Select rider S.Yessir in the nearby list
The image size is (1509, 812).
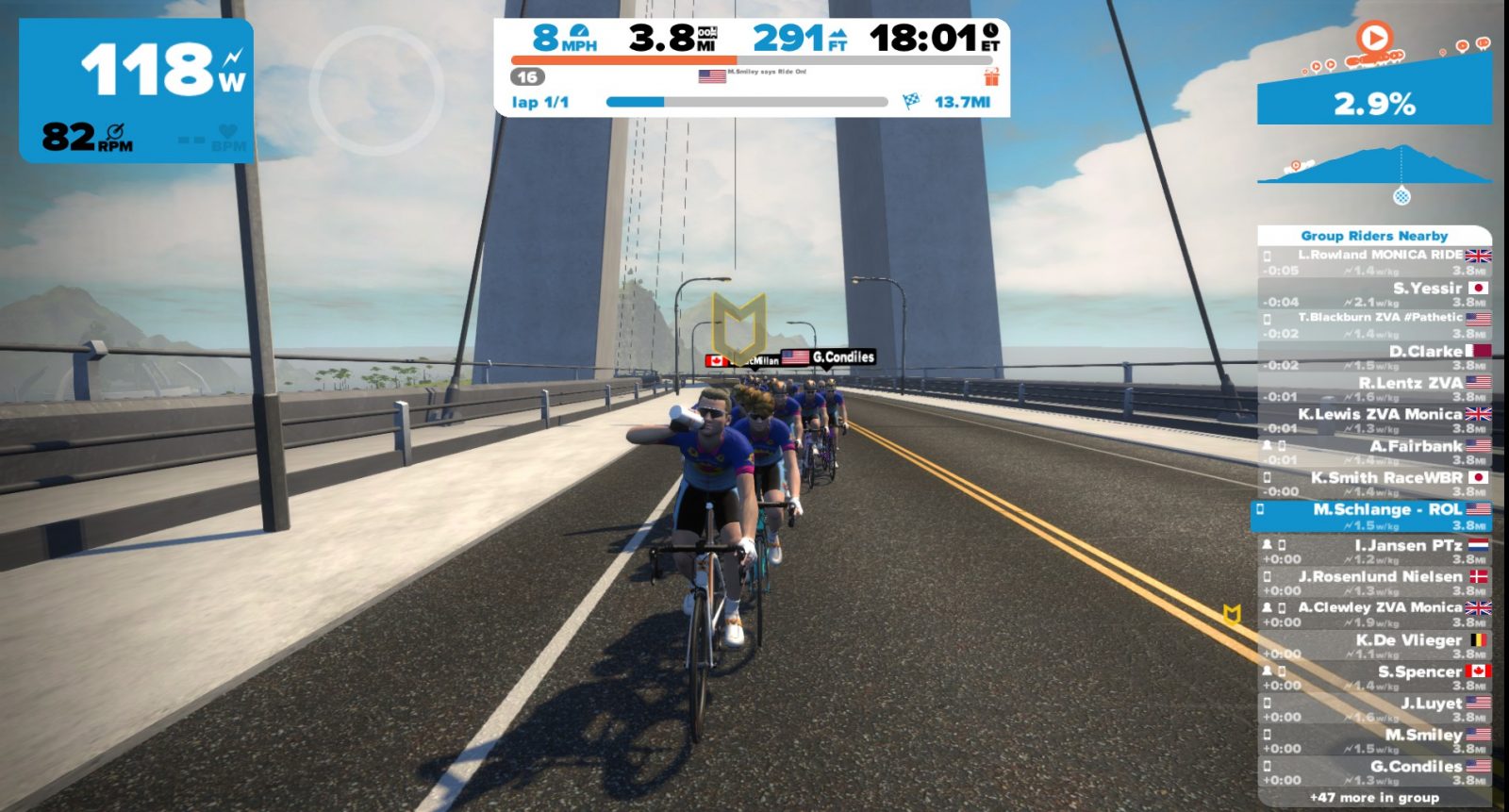point(1374,294)
